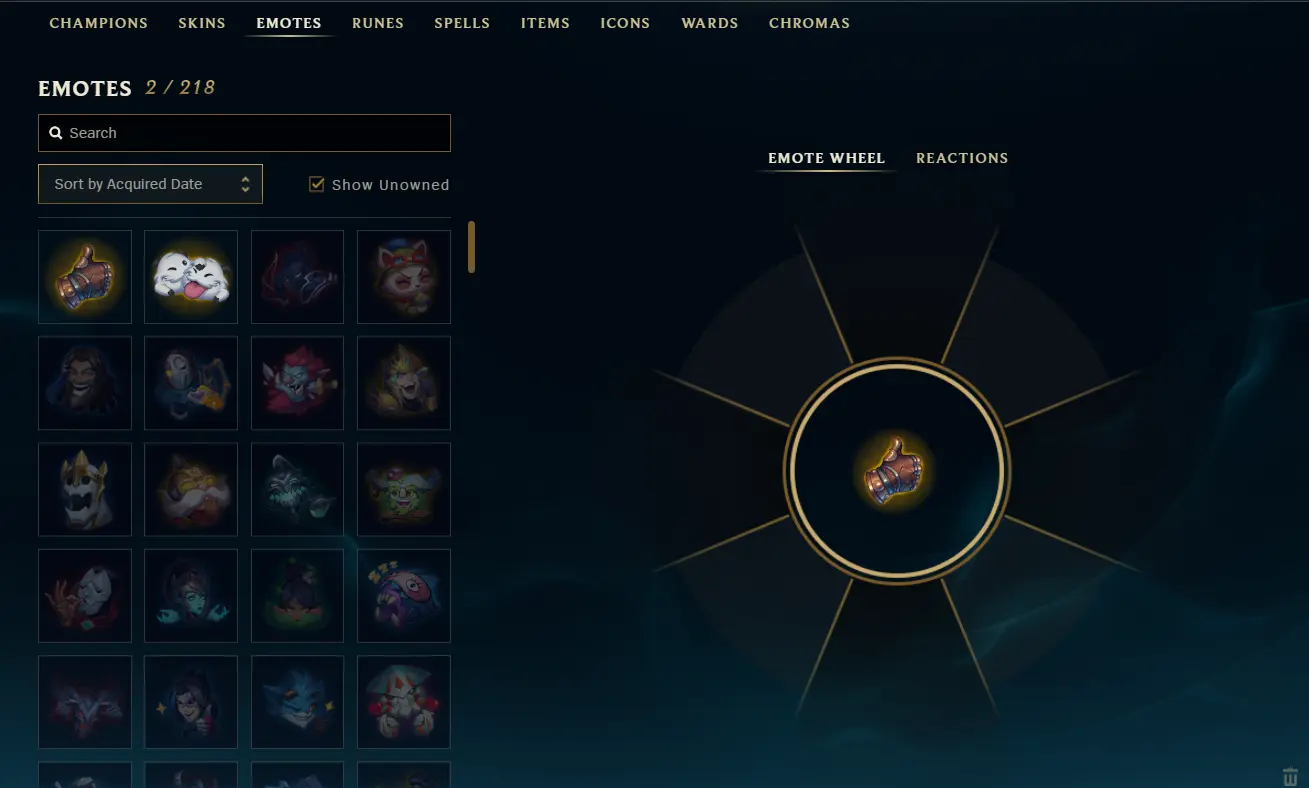Switch to the Reactions tab
1309x788 pixels.
(x=962, y=158)
